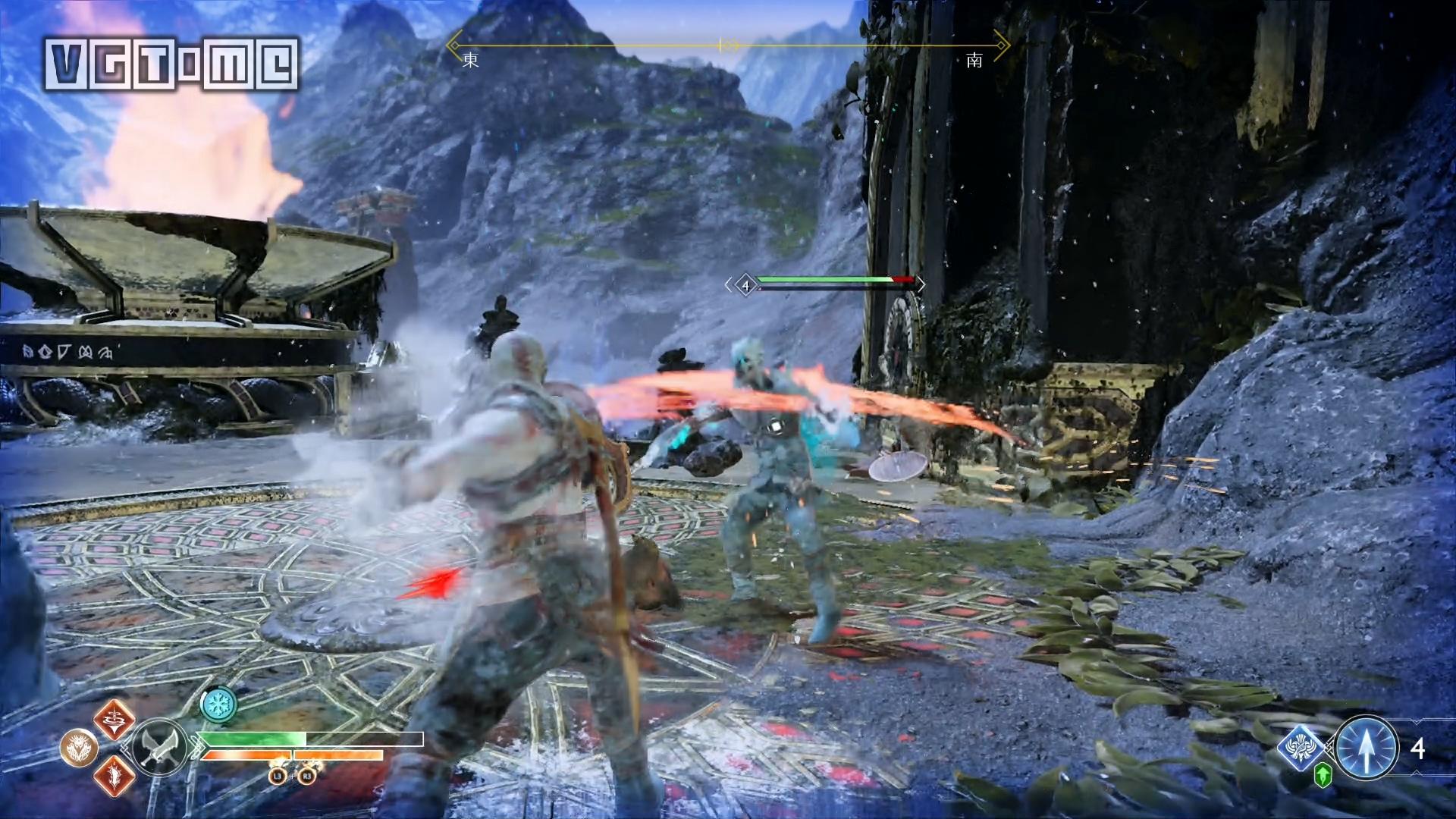Activate the whirlwind blade runic attack
Screen dimensions: 1456x819
click(115, 720)
